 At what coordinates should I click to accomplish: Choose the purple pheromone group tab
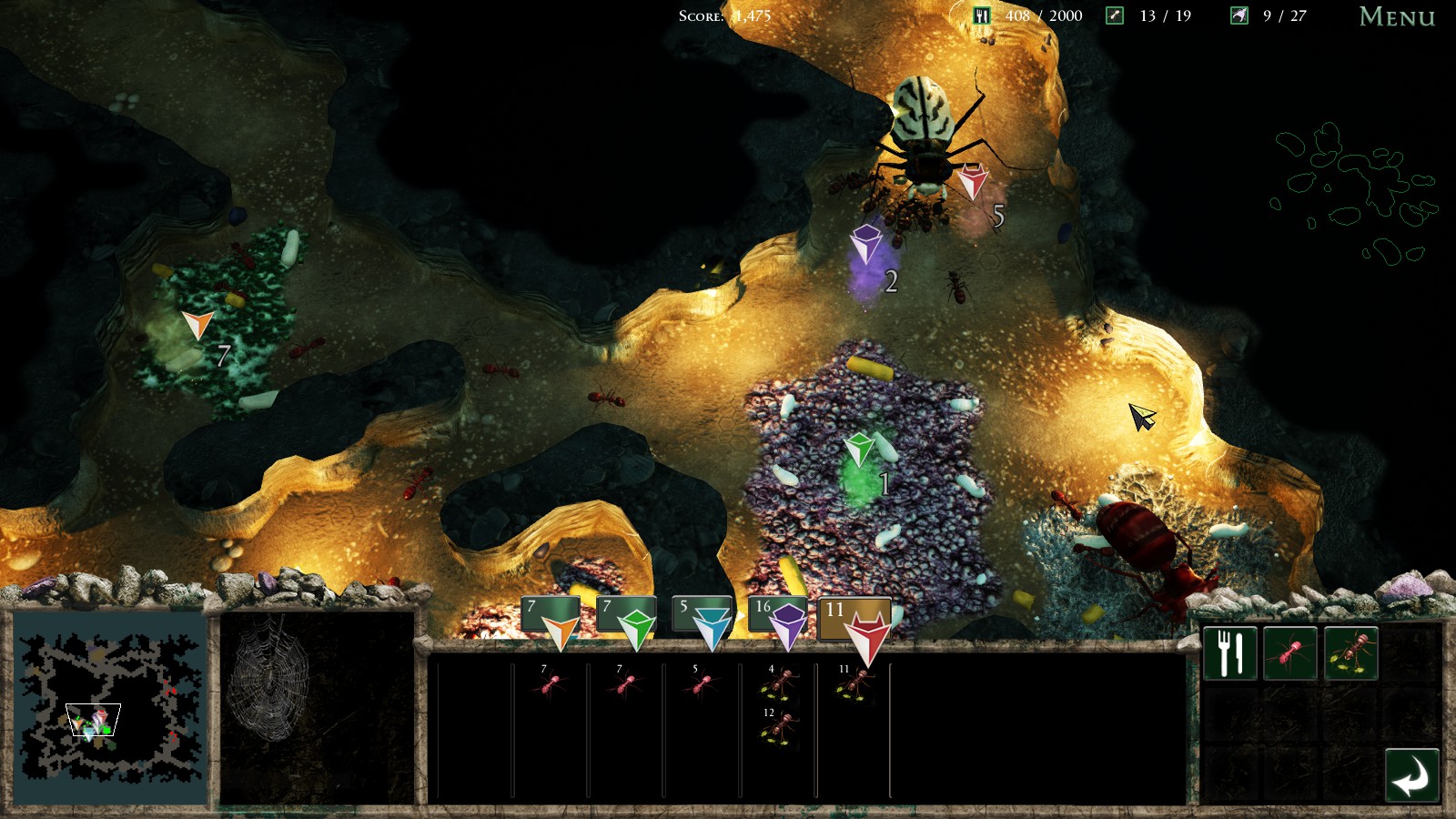point(779,619)
